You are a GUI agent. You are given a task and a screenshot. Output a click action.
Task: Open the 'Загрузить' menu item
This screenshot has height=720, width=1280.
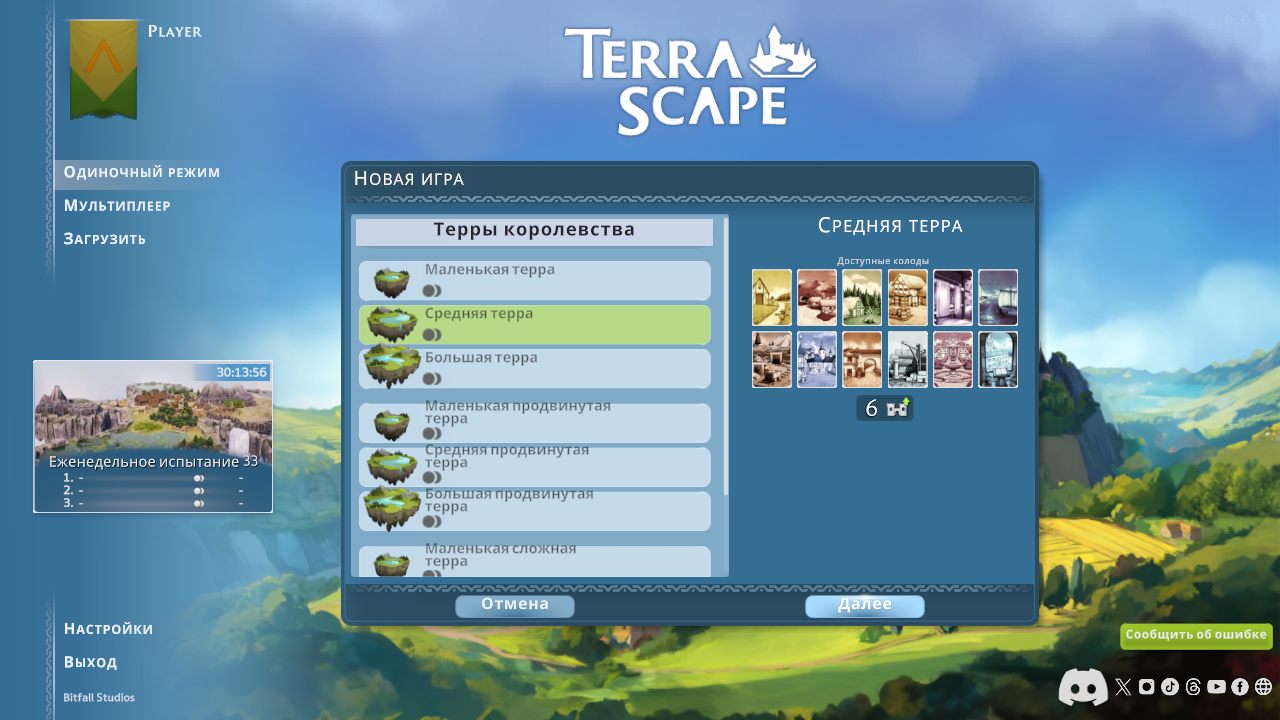click(104, 238)
